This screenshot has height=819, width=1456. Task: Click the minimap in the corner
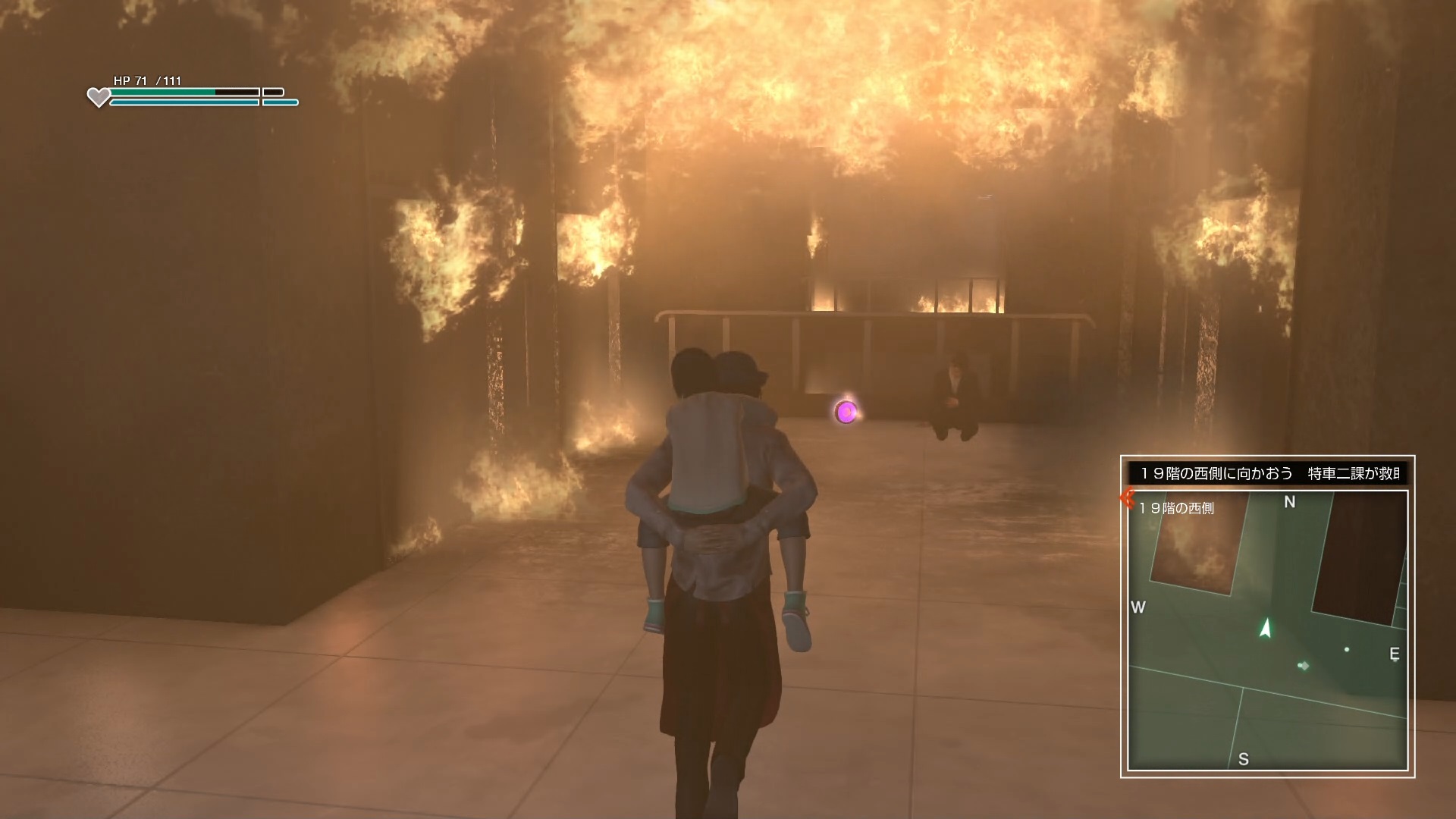tap(1267, 631)
